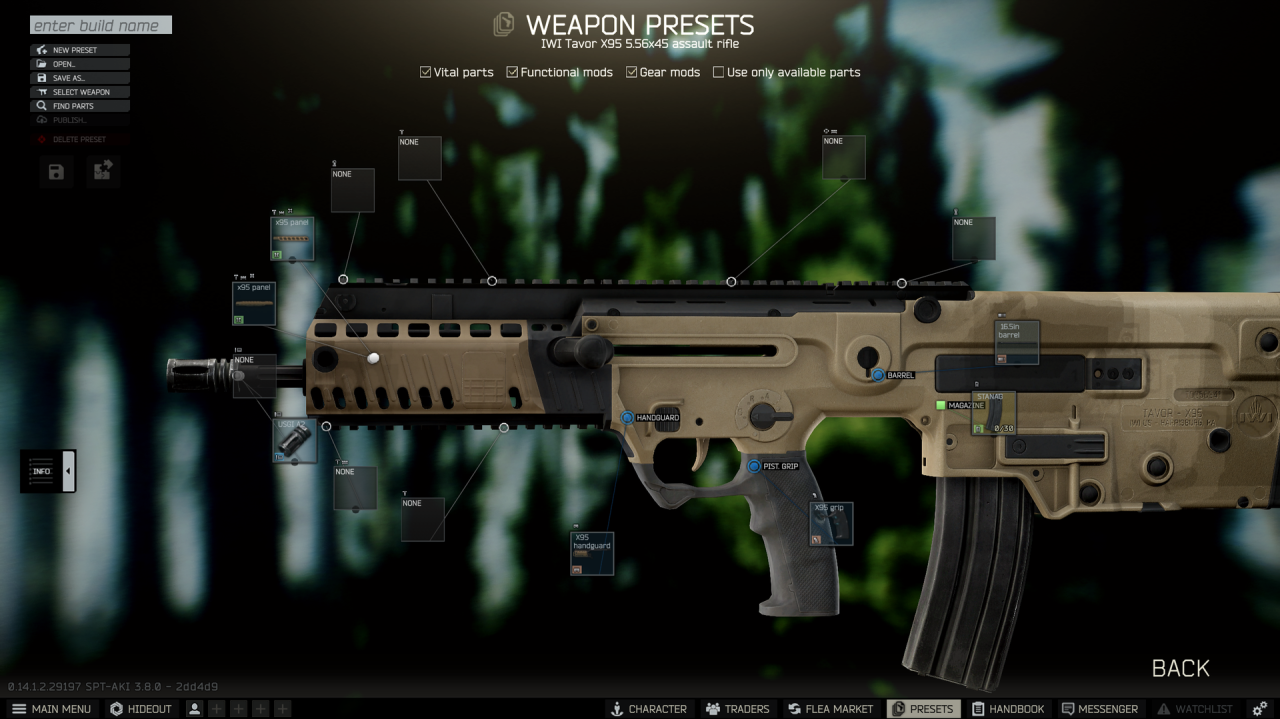Click the build name input field
This screenshot has width=1280, height=719.
tap(100, 25)
